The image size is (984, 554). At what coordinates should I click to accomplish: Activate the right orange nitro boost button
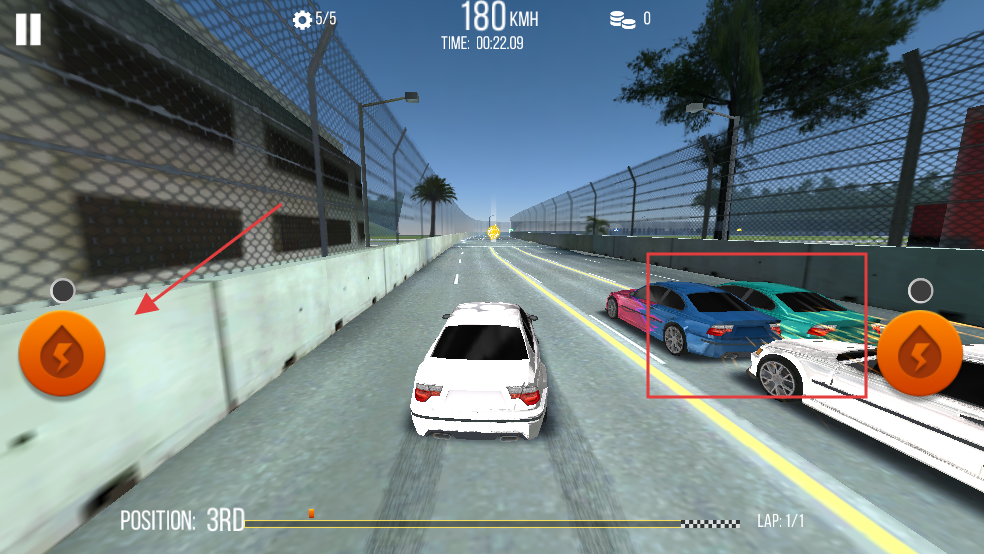point(919,353)
